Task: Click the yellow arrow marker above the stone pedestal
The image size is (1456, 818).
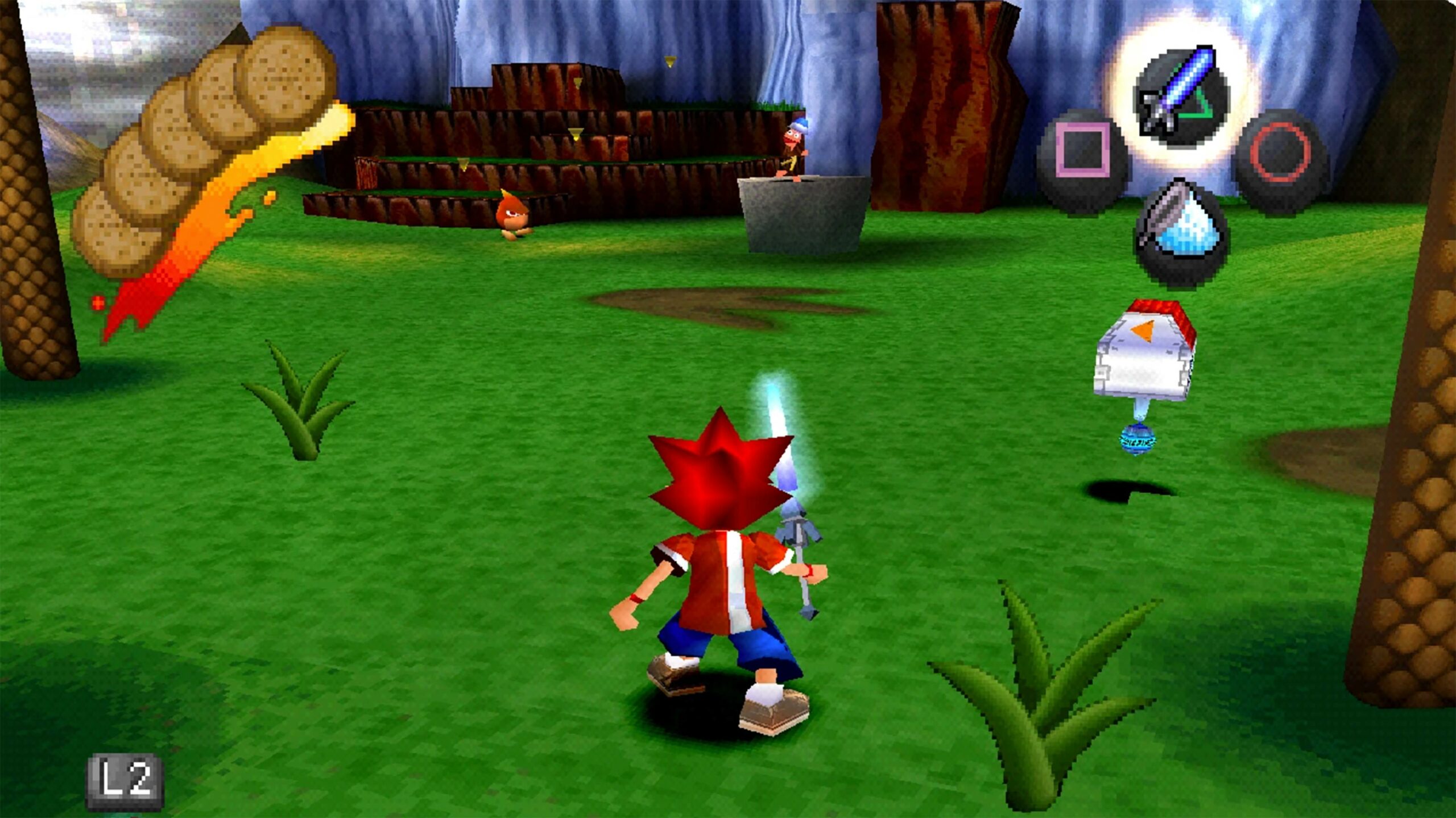Action: click(671, 60)
